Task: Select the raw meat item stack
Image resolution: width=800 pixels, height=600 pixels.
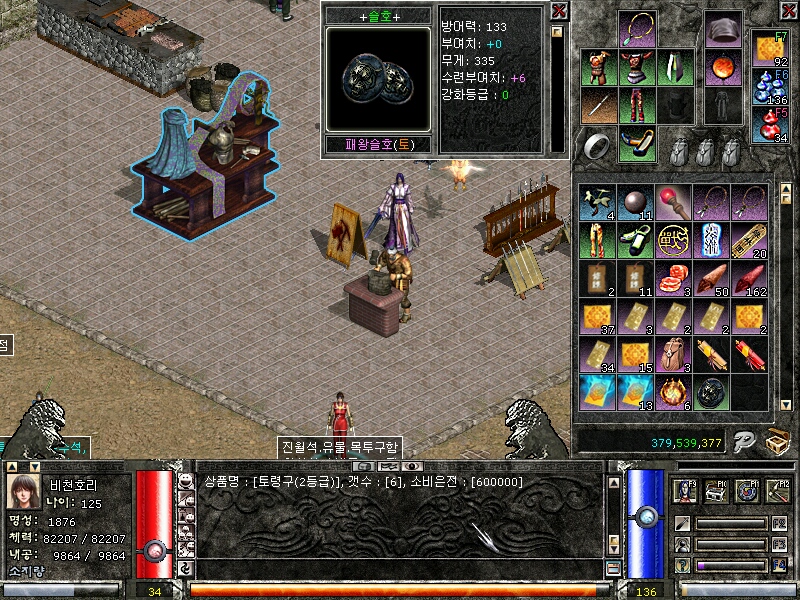Action: (673, 278)
